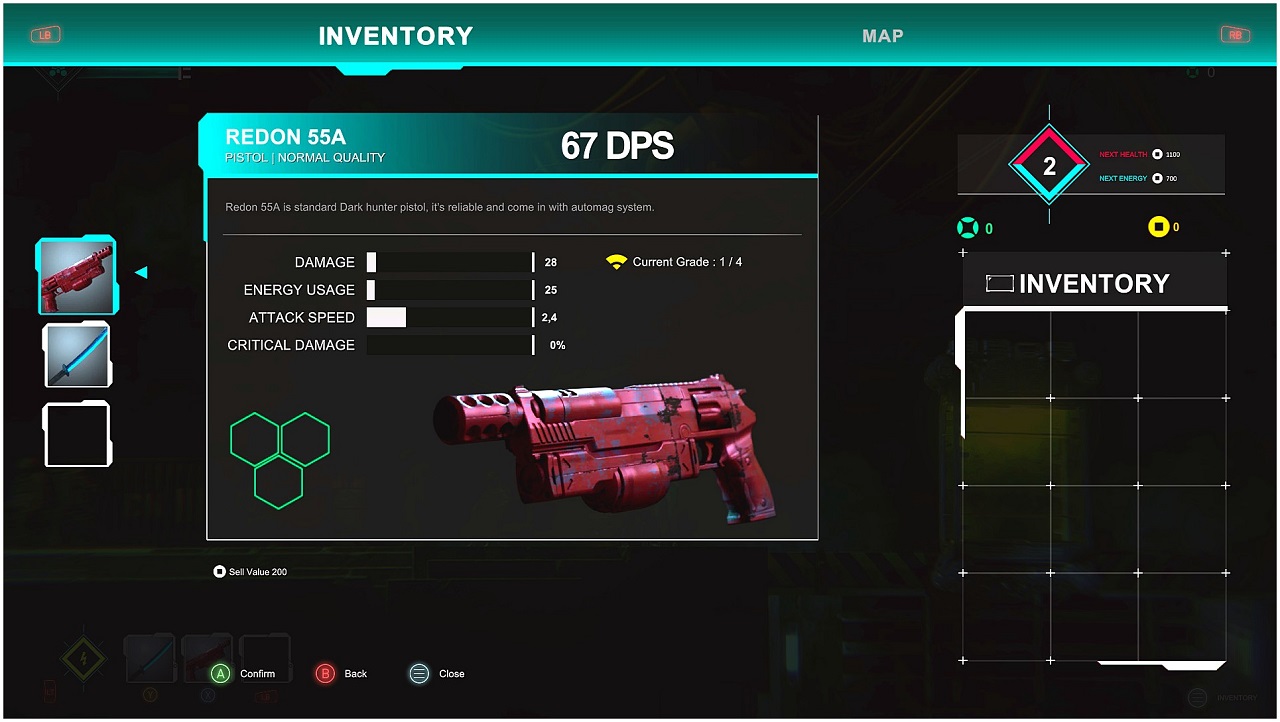Choose the empty third weapon slot
Viewport: 1280px width, 722px height.
tap(77, 434)
